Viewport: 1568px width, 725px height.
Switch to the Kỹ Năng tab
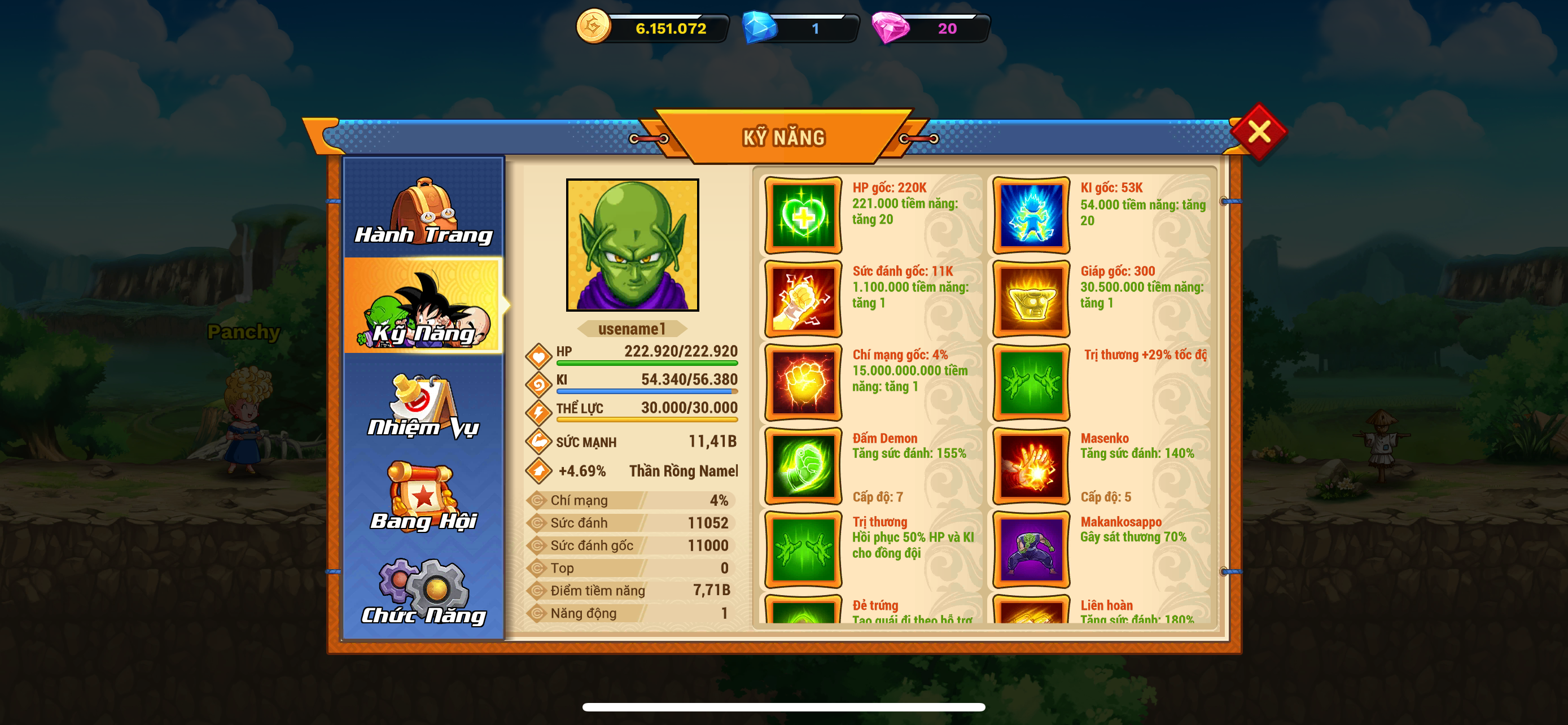[x=424, y=306]
